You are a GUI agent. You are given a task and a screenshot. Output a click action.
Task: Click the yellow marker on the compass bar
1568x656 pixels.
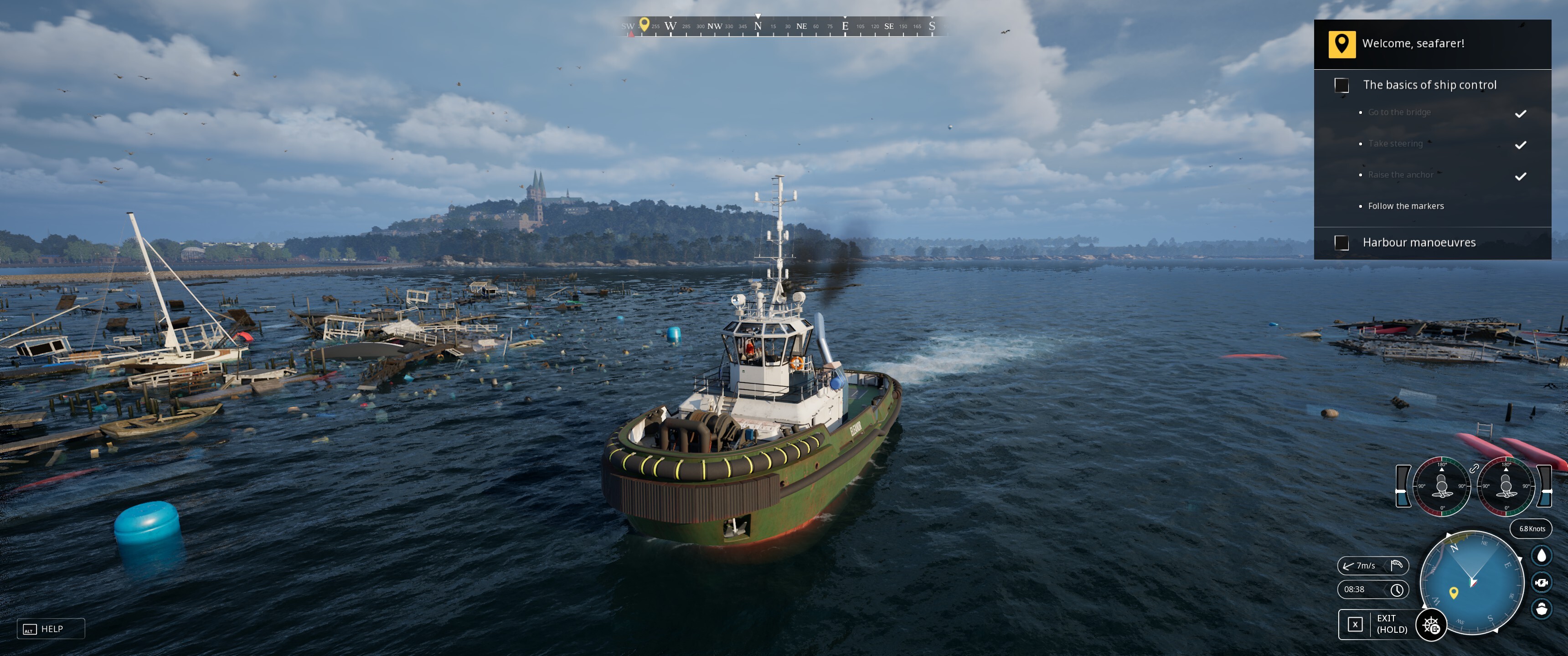pos(644,24)
